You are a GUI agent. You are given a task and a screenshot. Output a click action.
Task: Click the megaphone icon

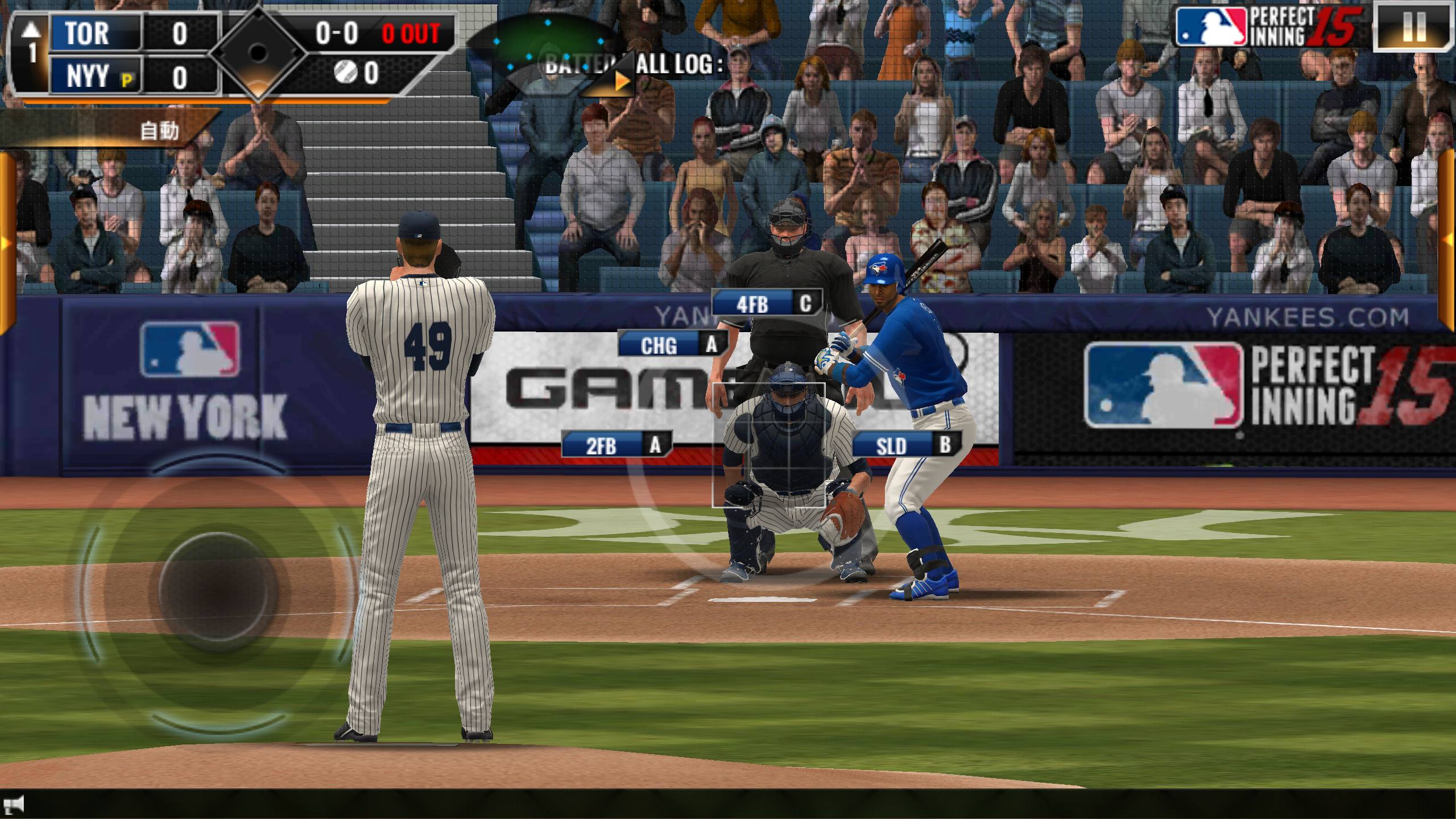pos(16,804)
